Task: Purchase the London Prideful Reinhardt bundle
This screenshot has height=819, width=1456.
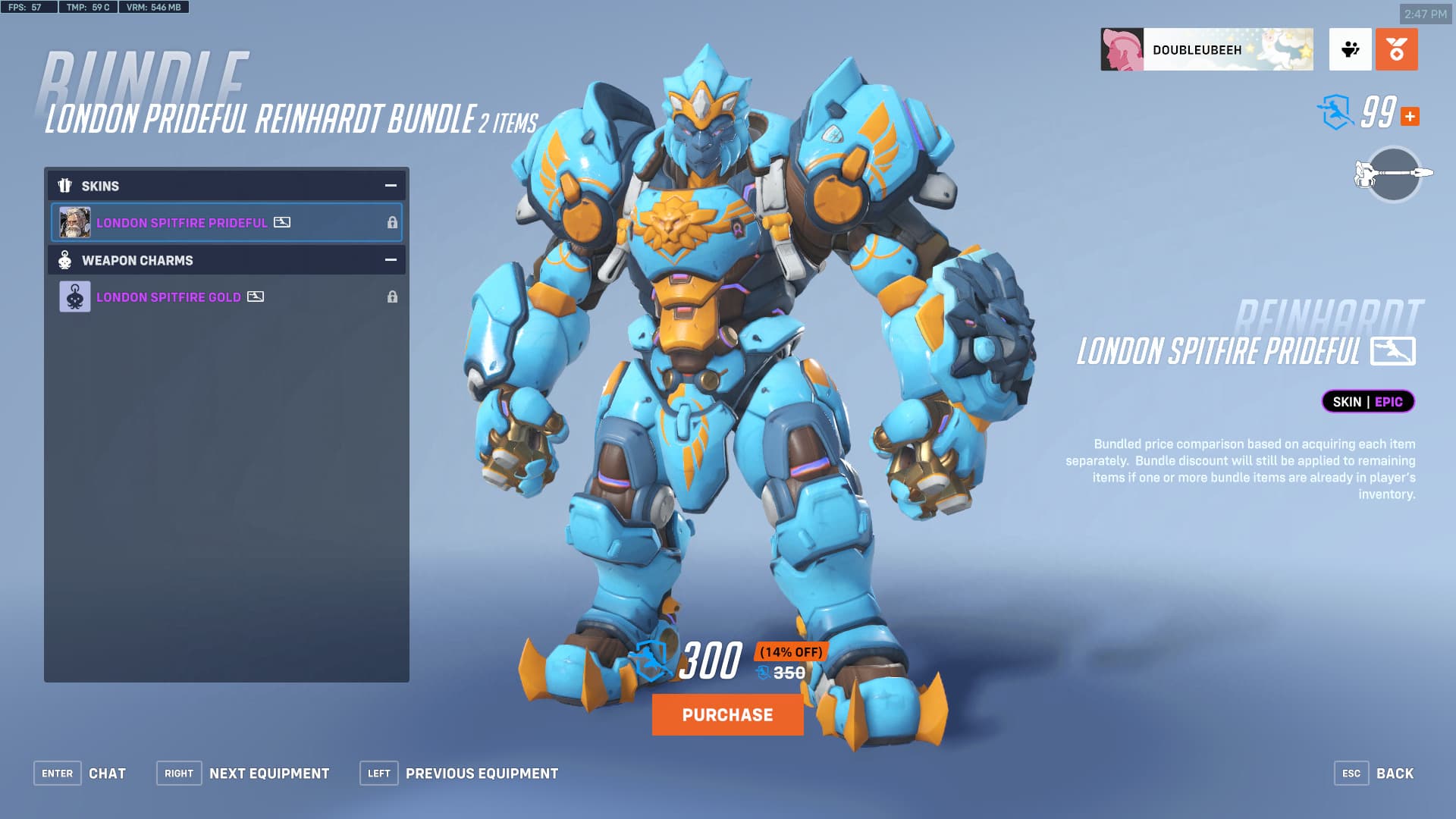Action: click(727, 714)
